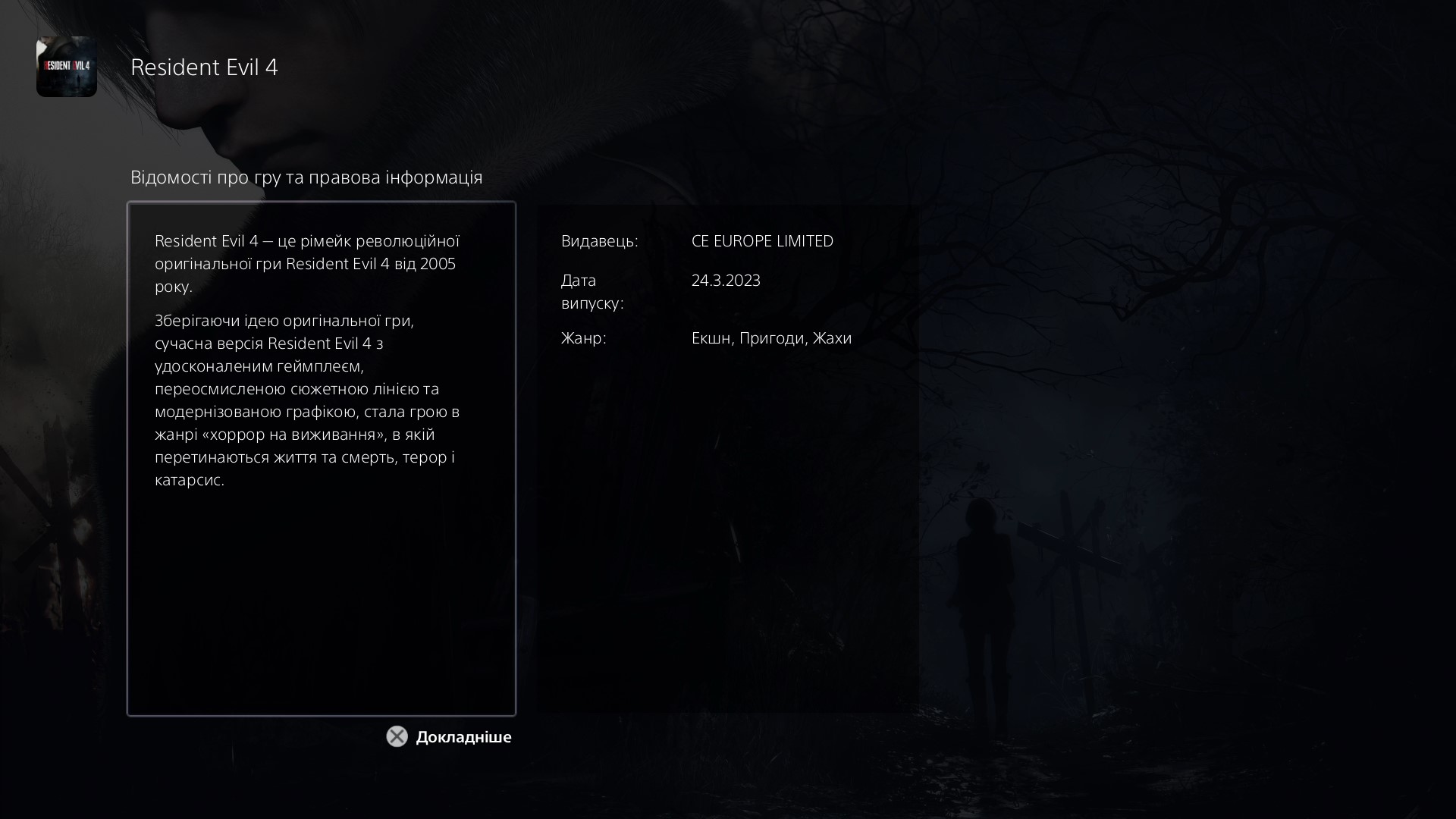The height and width of the screenshot is (819, 1456).
Task: Select the publisher CE EUROPE LIMITED
Action: pos(763,241)
